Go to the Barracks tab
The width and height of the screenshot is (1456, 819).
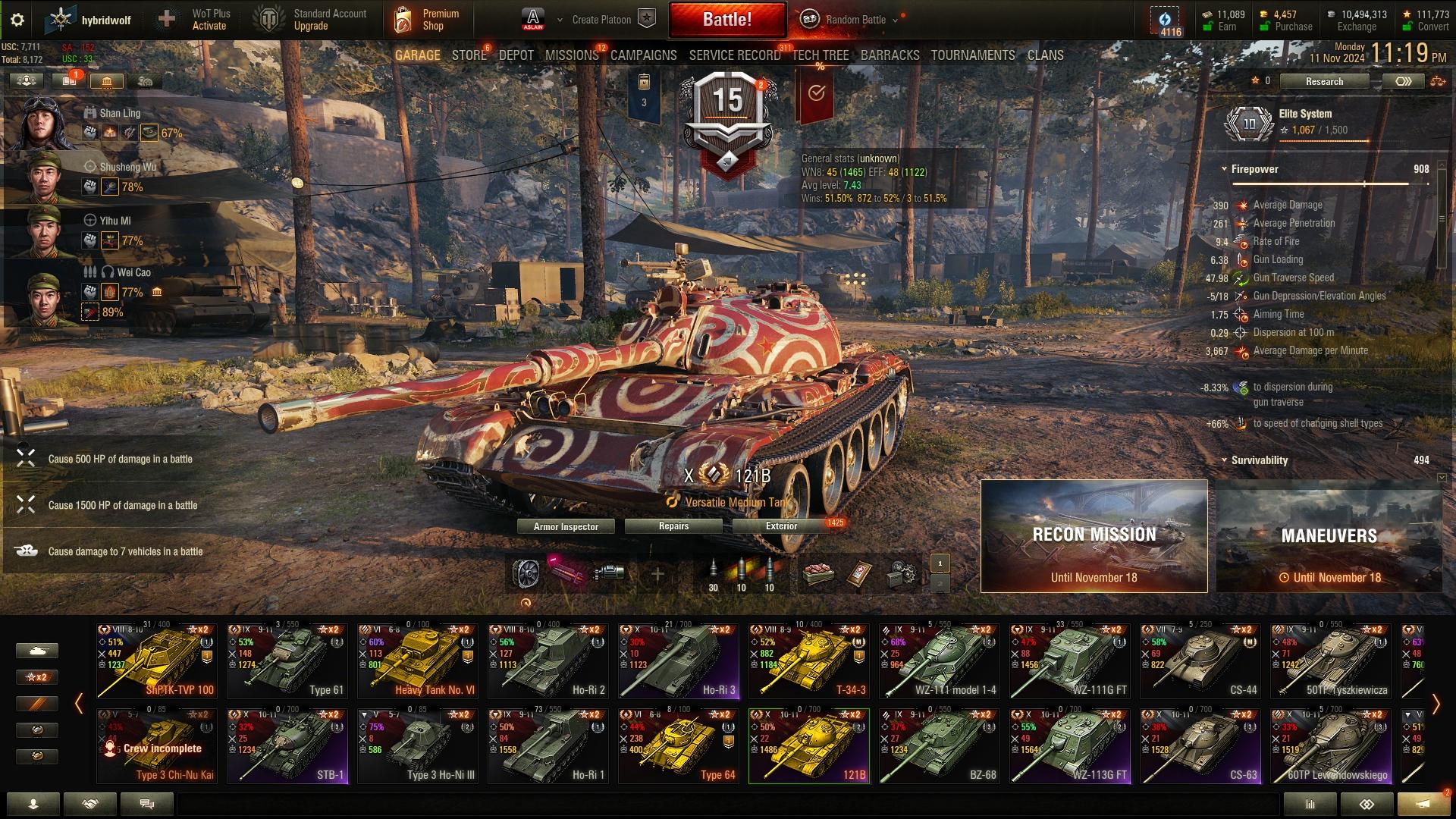tap(890, 55)
